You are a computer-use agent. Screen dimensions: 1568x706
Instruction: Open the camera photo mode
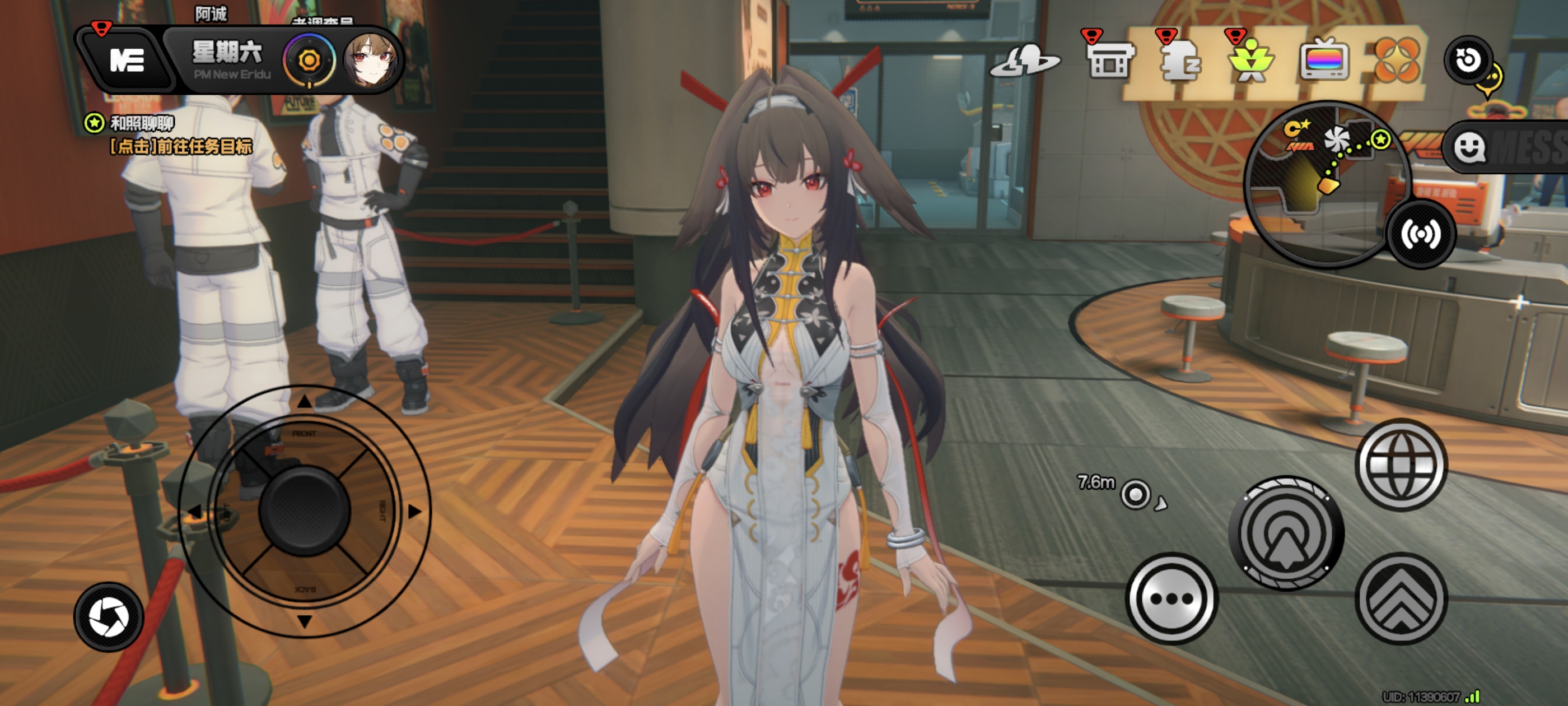click(x=109, y=616)
